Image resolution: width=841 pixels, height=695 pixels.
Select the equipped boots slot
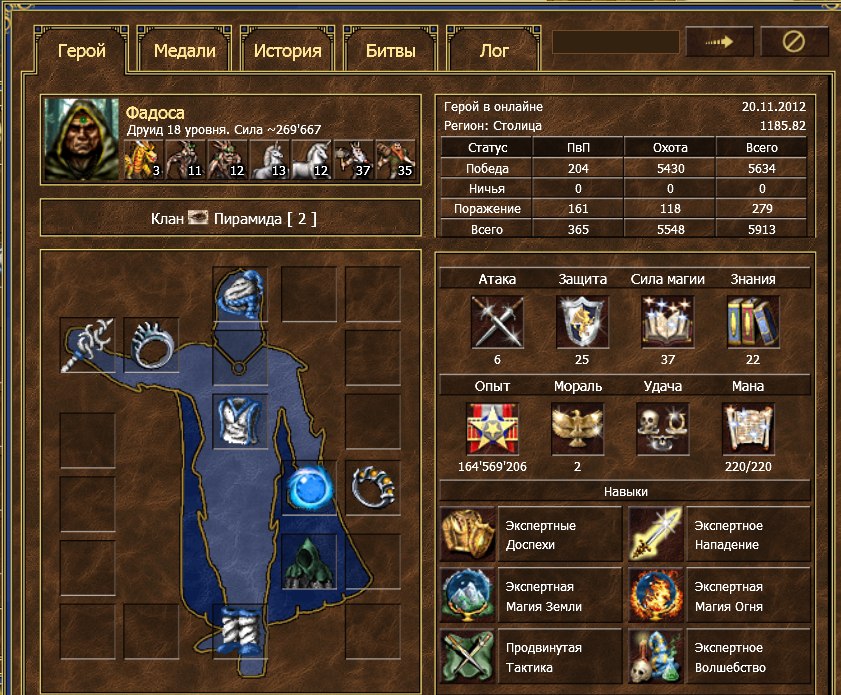(x=240, y=628)
